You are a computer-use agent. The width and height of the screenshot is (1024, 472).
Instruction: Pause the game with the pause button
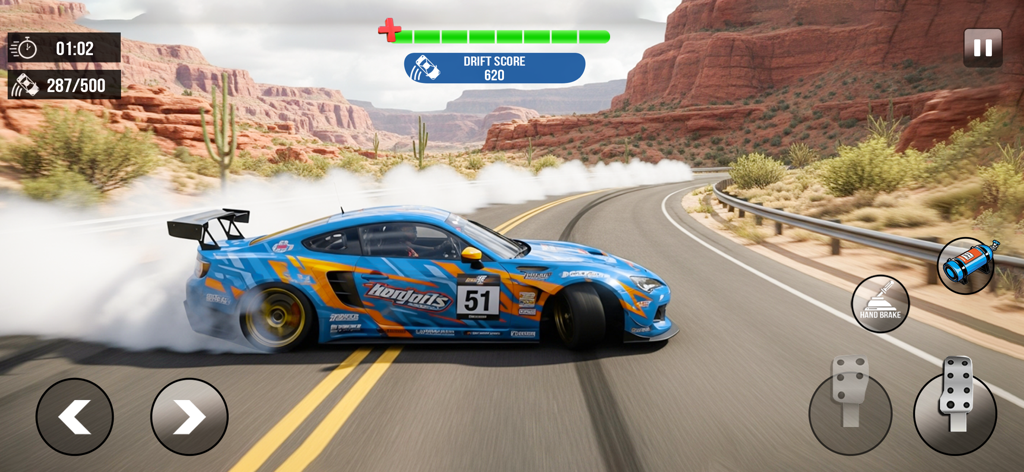tap(982, 48)
